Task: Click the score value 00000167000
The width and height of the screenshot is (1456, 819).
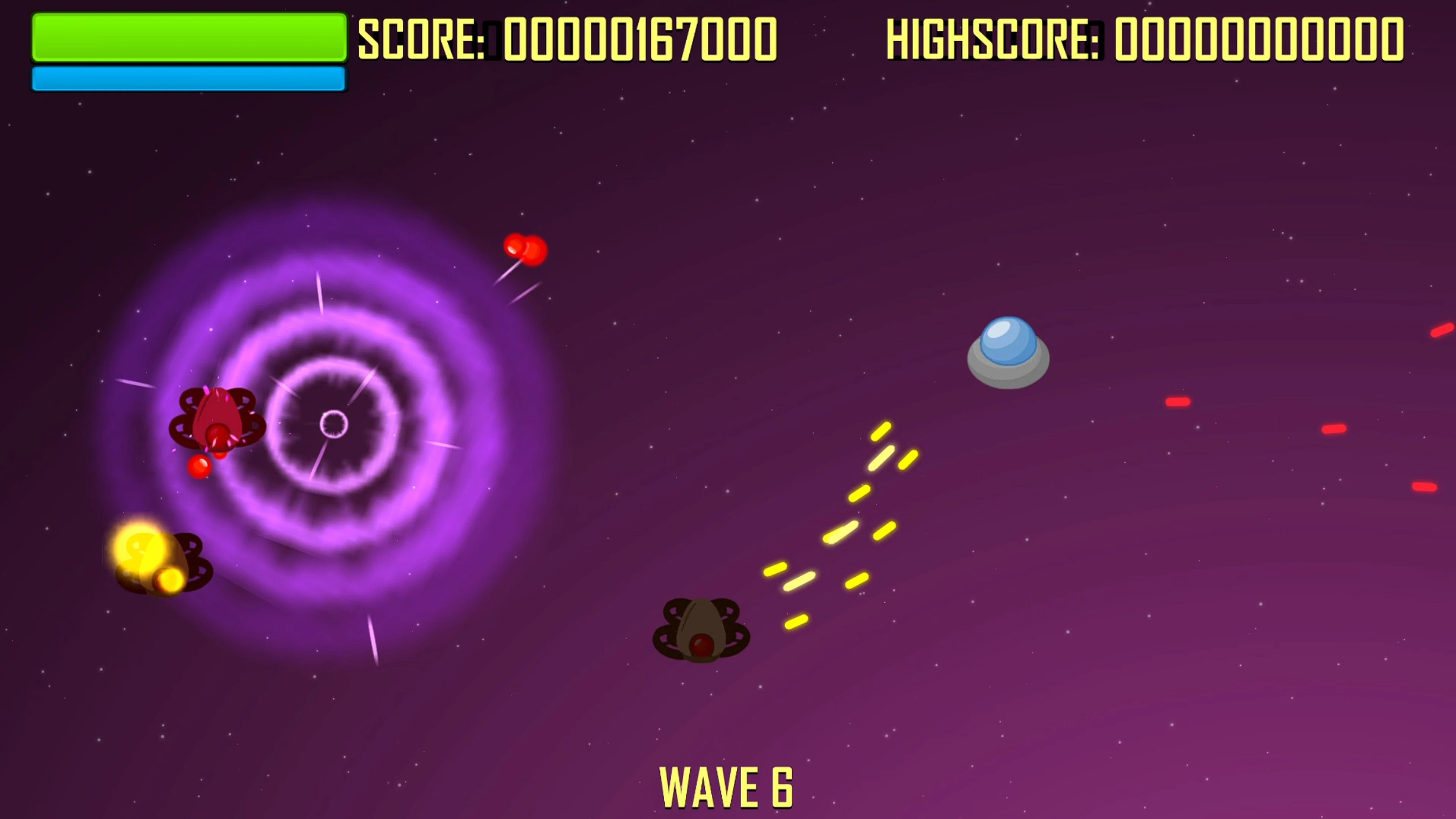Action: pyautogui.click(x=639, y=38)
